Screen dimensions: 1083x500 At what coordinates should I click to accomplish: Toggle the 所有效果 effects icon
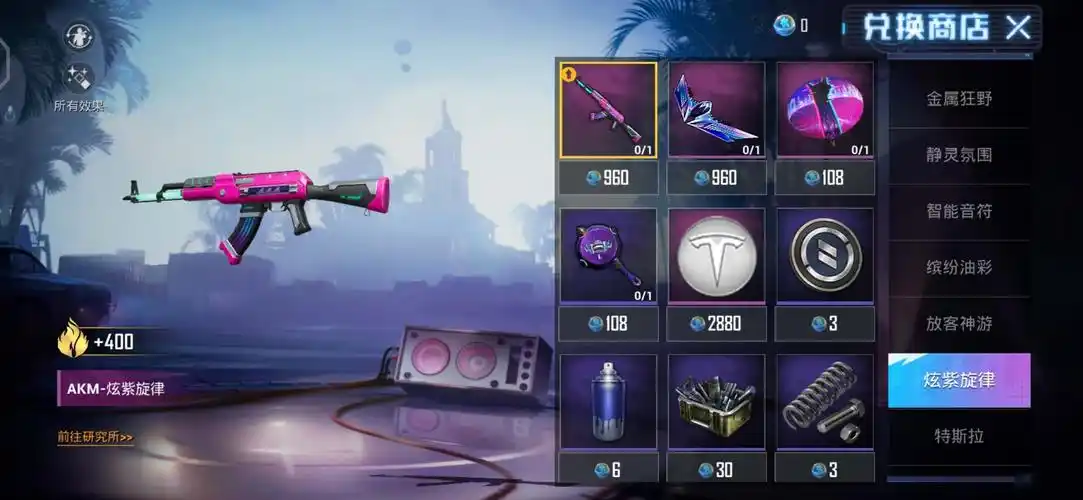click(79, 77)
